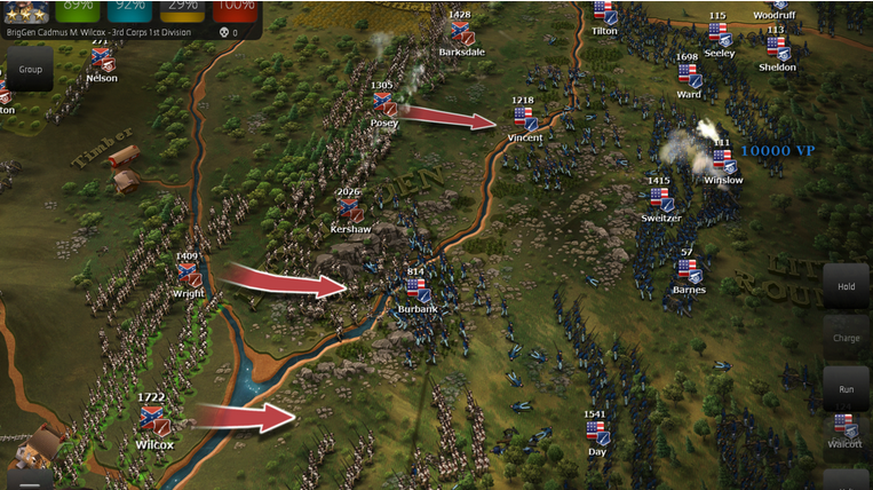Pick the Seeley battery marker
Screen dimensions: 873x490
tap(720, 36)
